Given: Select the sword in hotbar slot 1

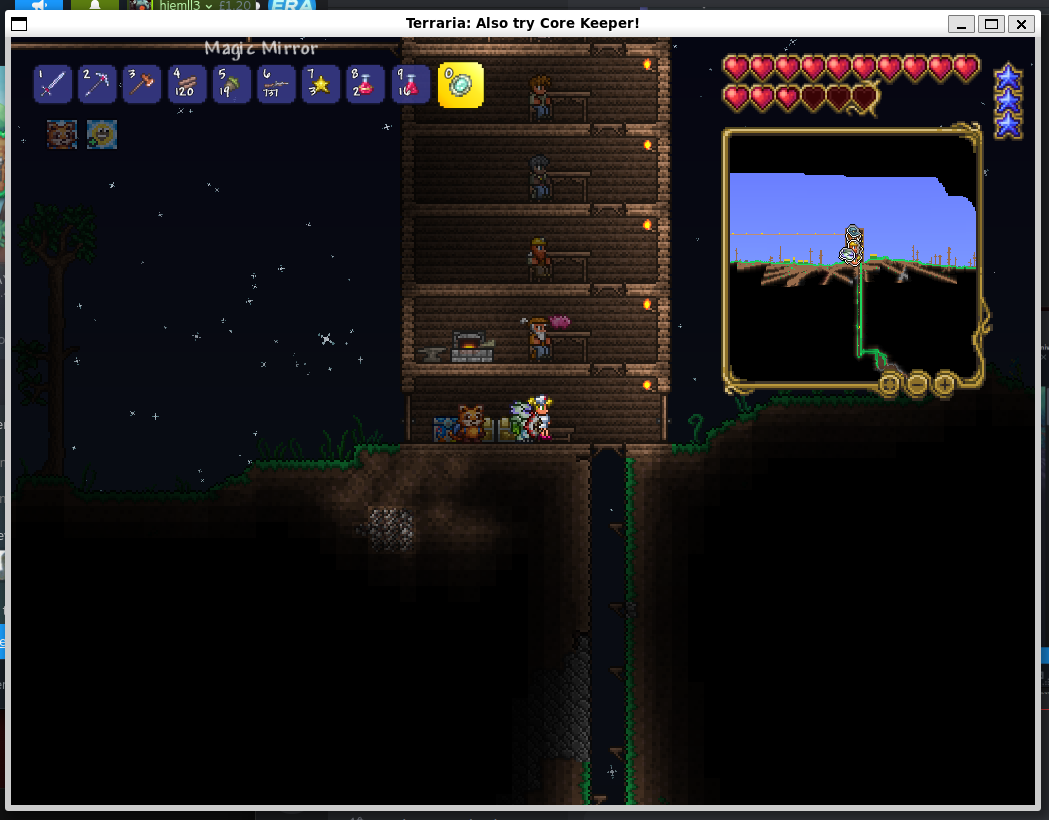Looking at the screenshot, I should coord(53,85).
